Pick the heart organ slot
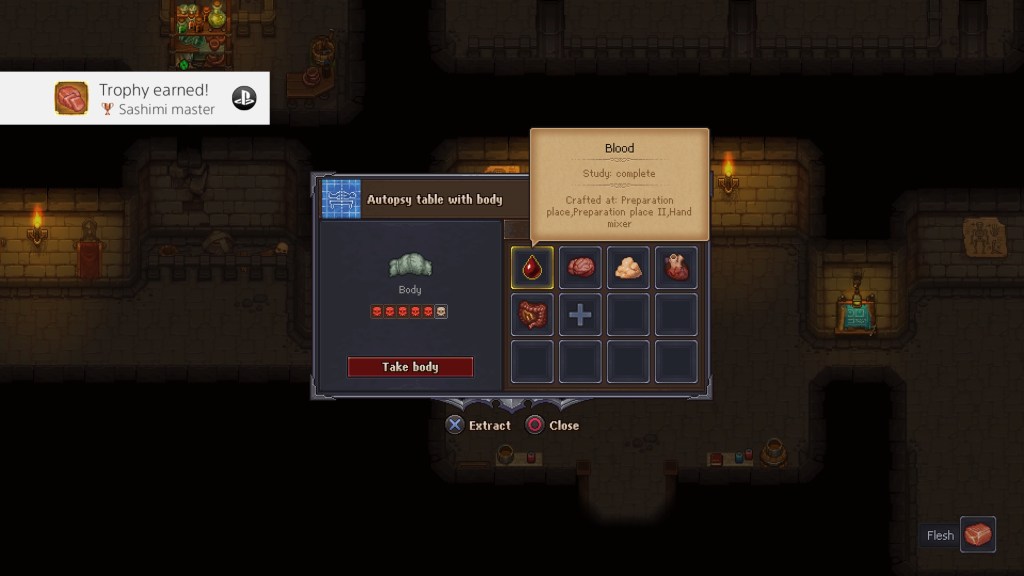 pyautogui.click(x=676, y=267)
